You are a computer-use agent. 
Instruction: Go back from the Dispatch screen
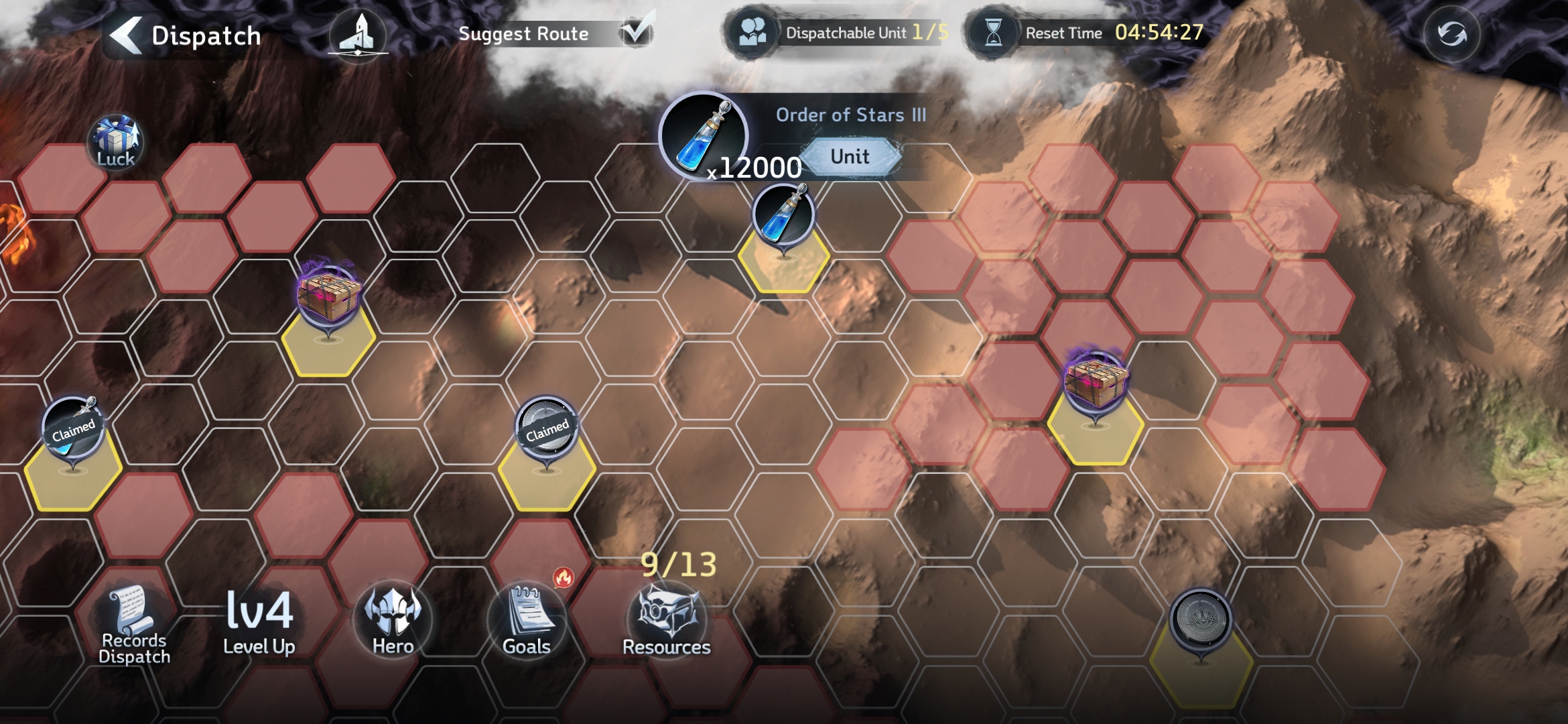(127, 35)
